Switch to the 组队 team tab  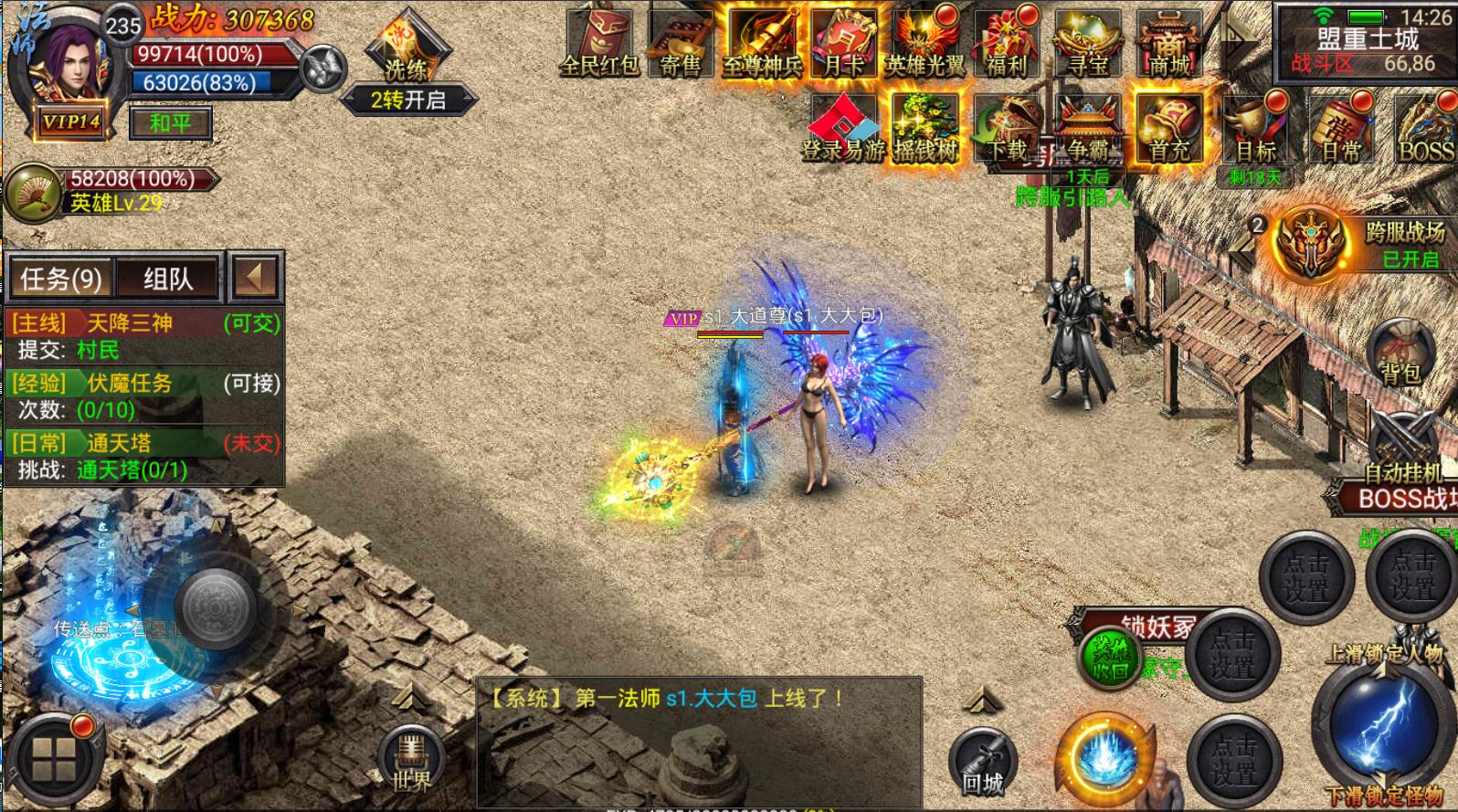tap(168, 278)
